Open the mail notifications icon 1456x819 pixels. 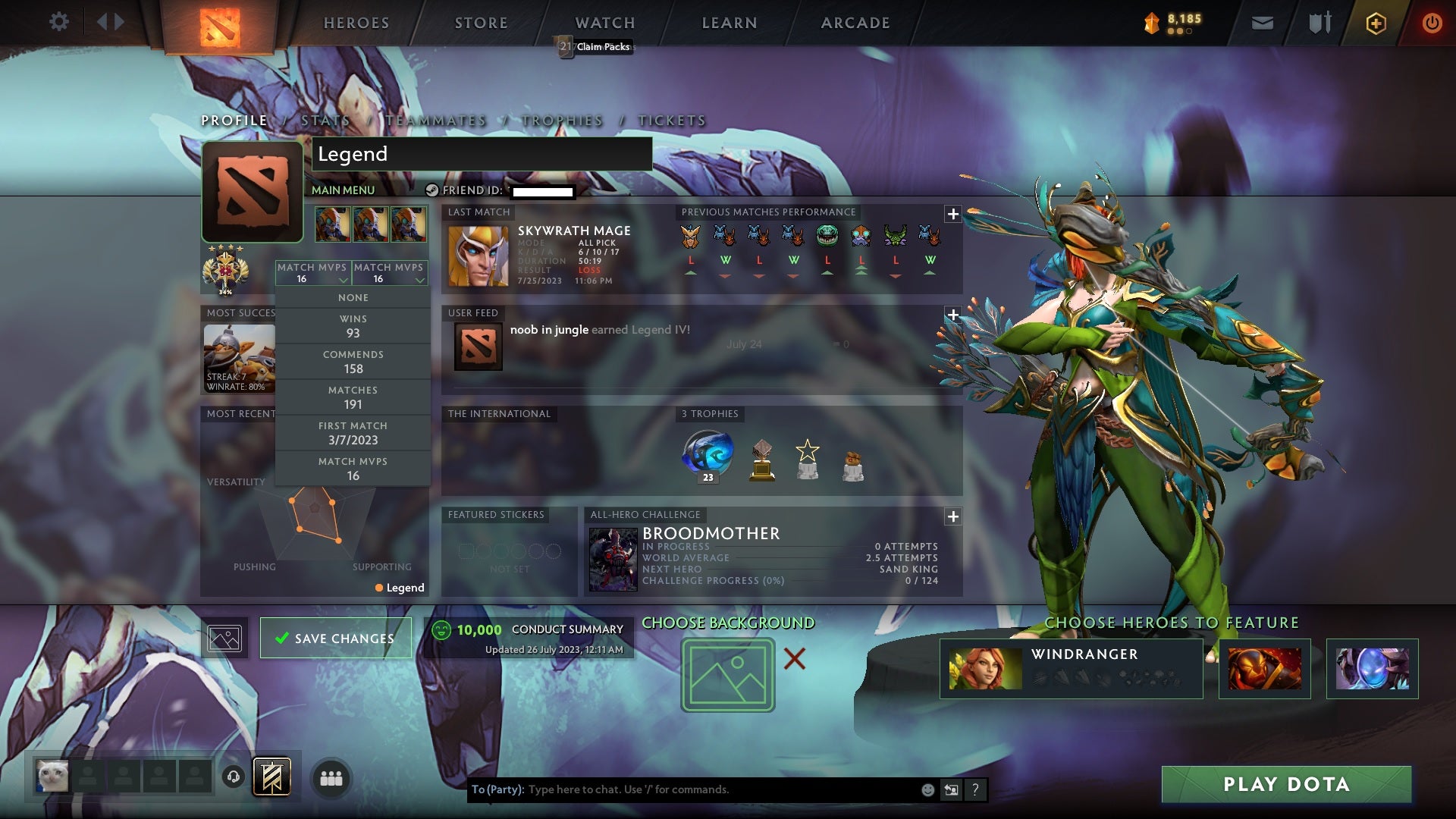click(x=1261, y=23)
